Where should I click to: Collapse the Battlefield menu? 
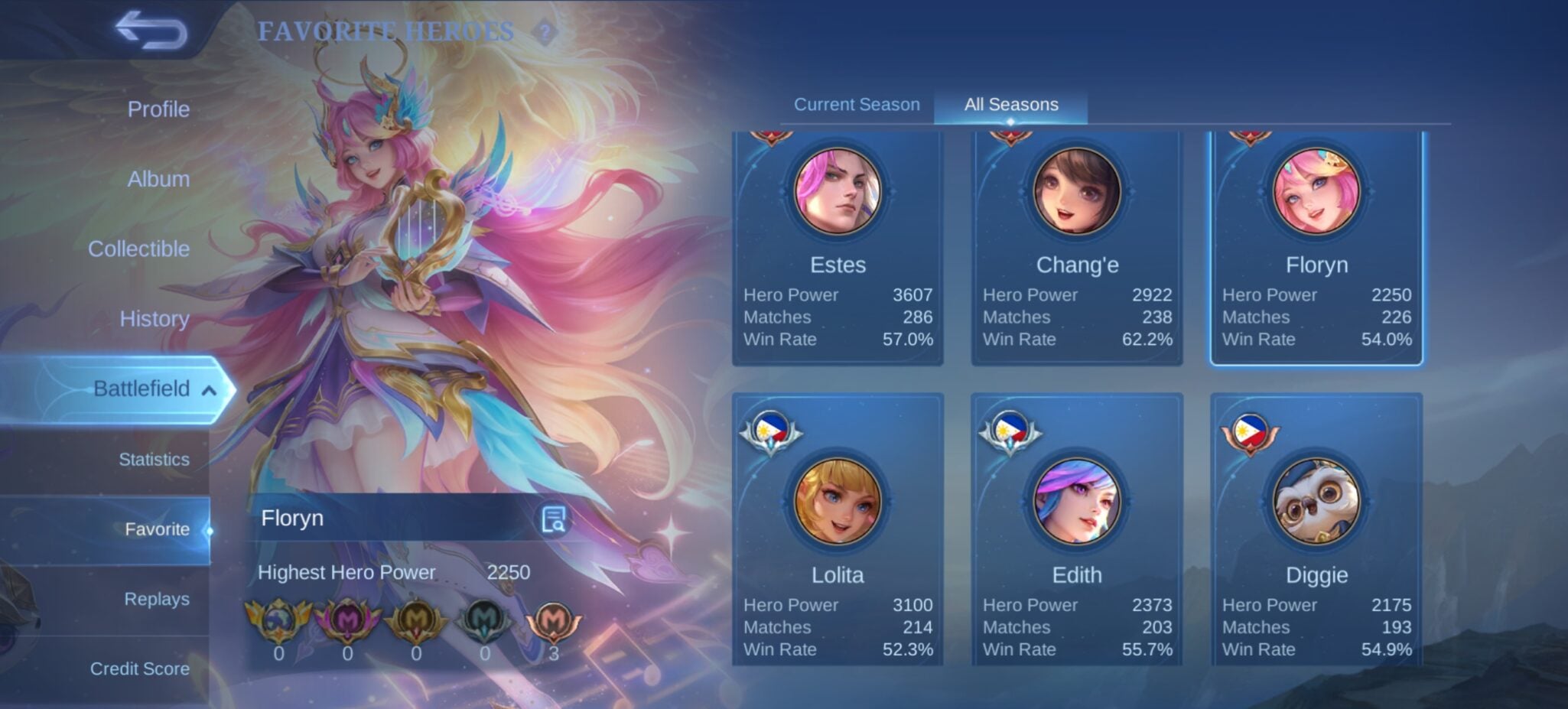click(x=209, y=390)
